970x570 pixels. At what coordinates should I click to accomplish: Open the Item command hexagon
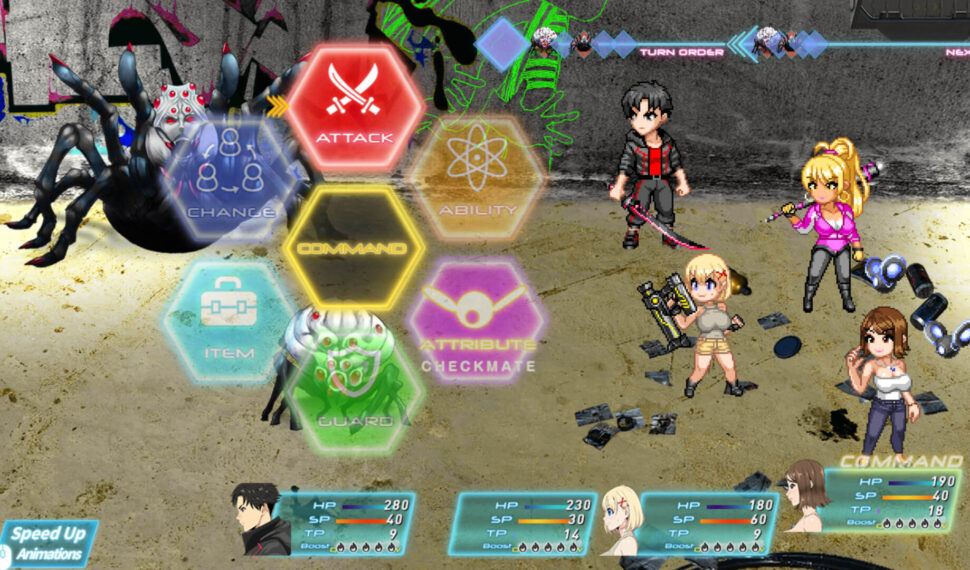(231, 321)
